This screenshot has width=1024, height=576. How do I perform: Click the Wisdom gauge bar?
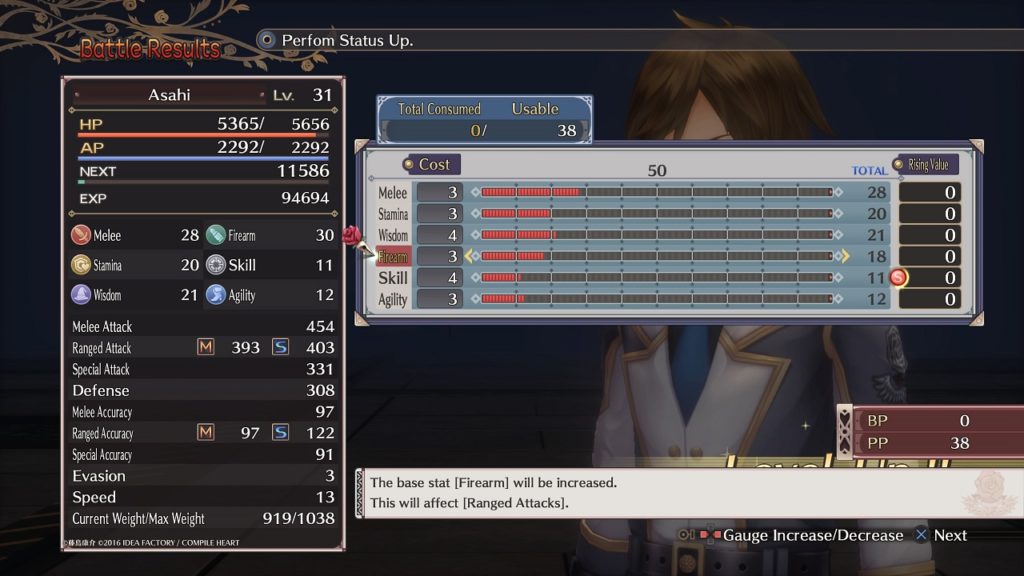point(656,235)
